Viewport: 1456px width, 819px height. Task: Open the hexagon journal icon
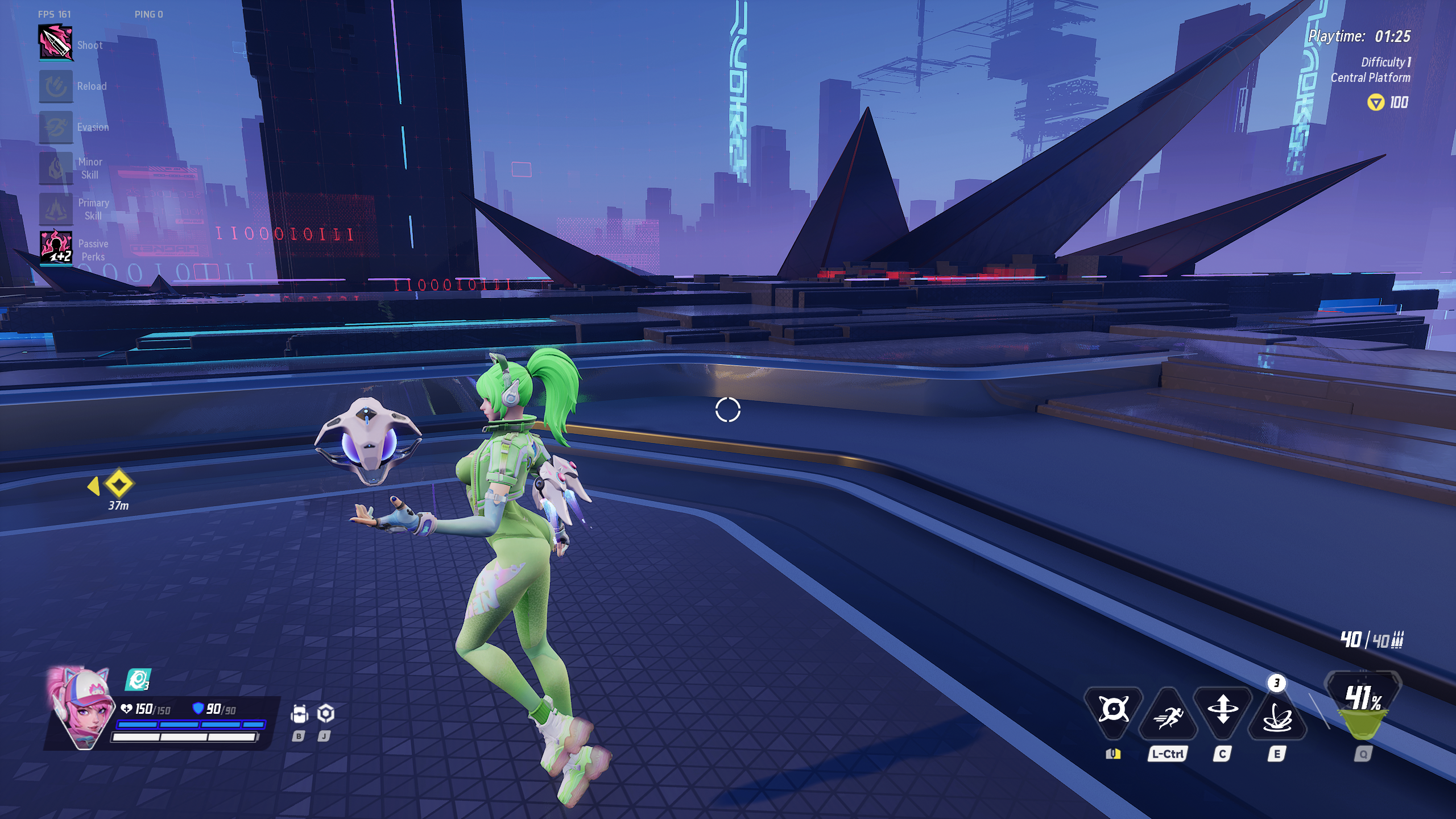click(325, 713)
